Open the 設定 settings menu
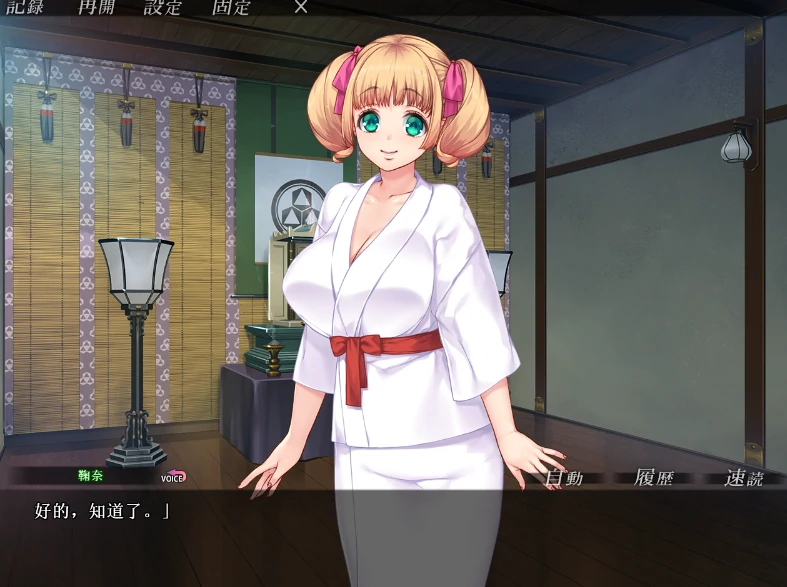Viewport: 787px width, 587px height. pos(163,7)
